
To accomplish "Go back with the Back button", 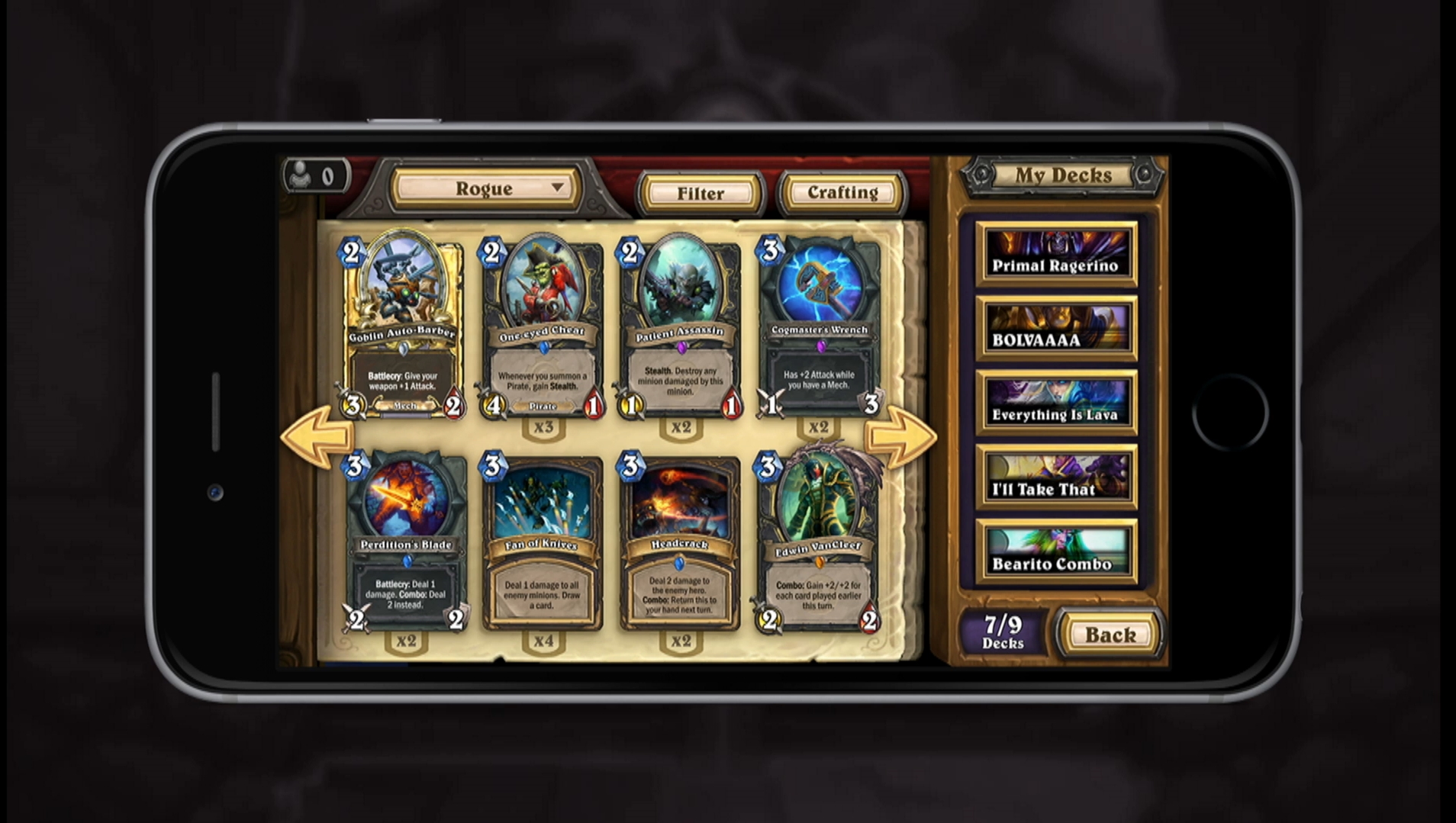I will tap(1110, 634).
